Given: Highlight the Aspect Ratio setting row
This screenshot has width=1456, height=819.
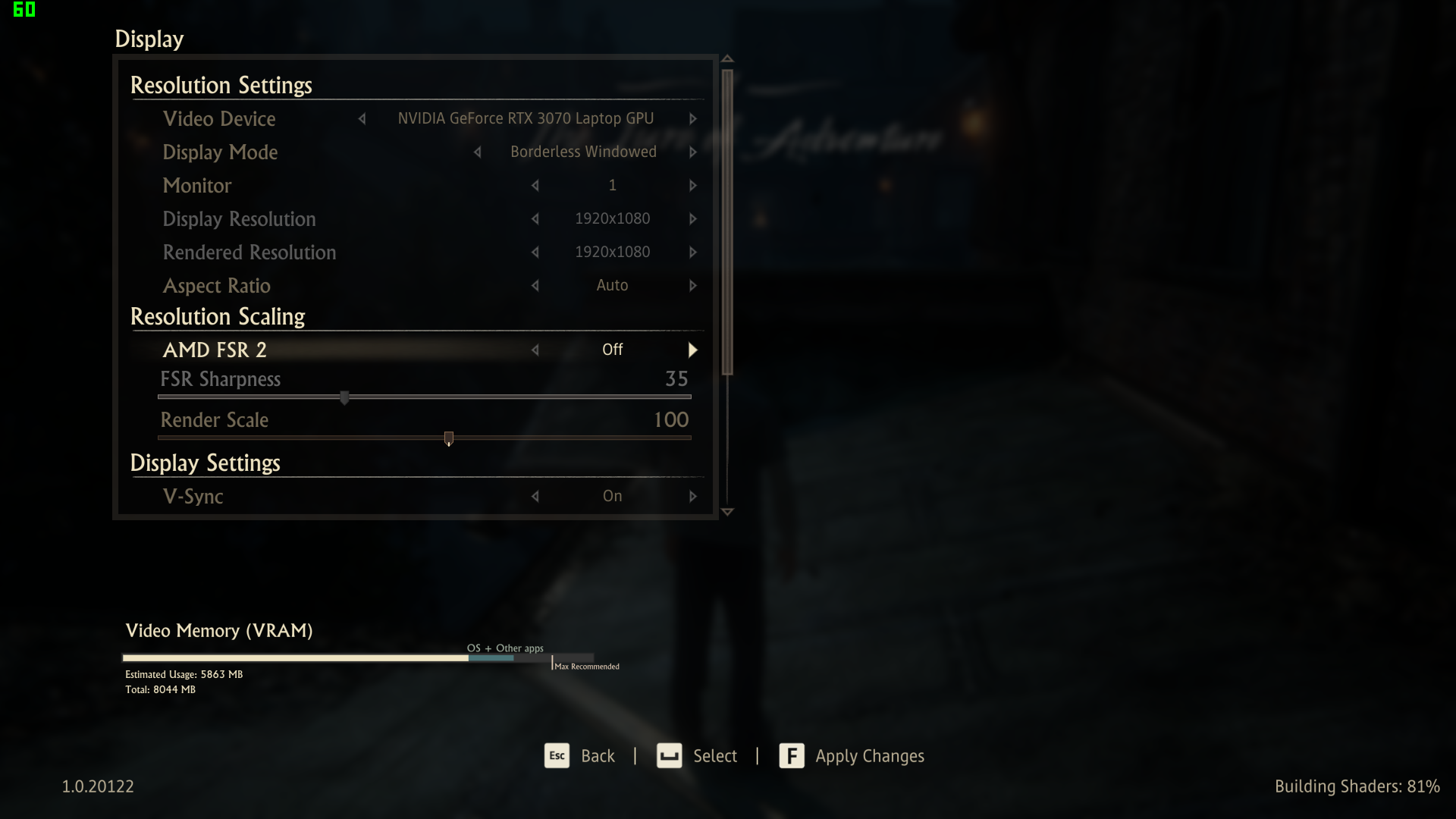Looking at the screenshot, I should click(217, 286).
